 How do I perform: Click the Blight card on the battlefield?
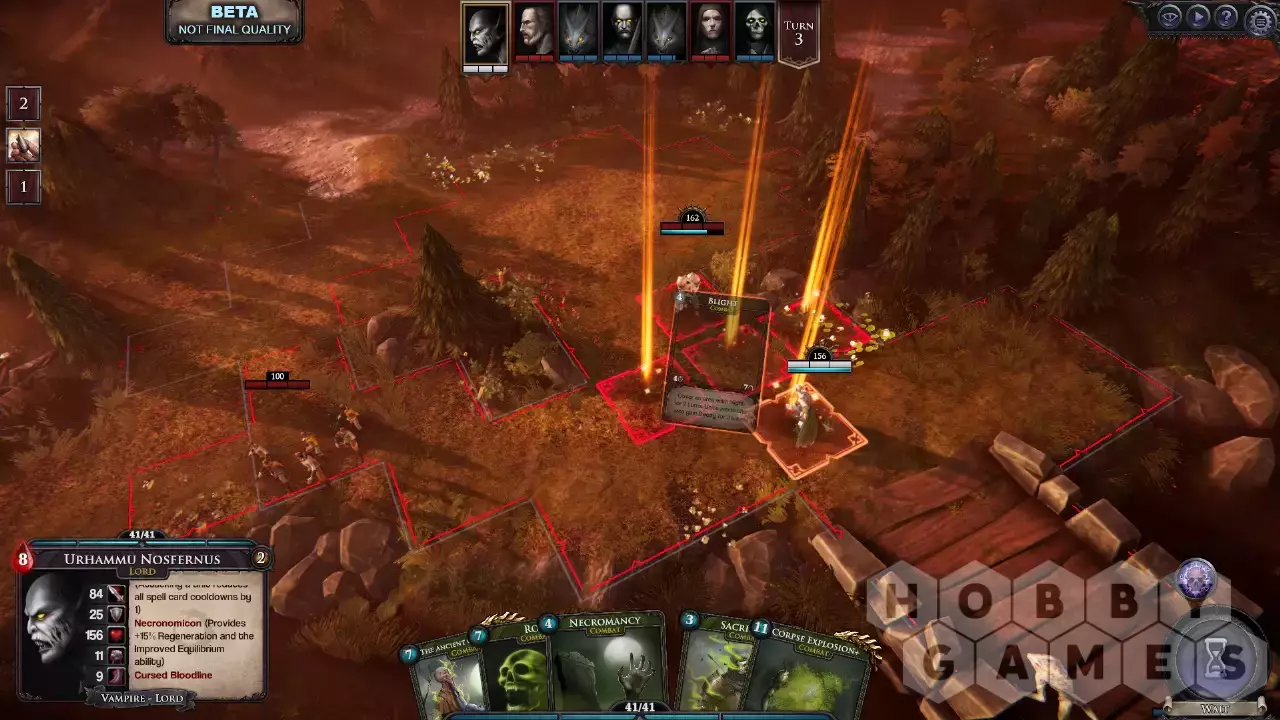click(717, 360)
